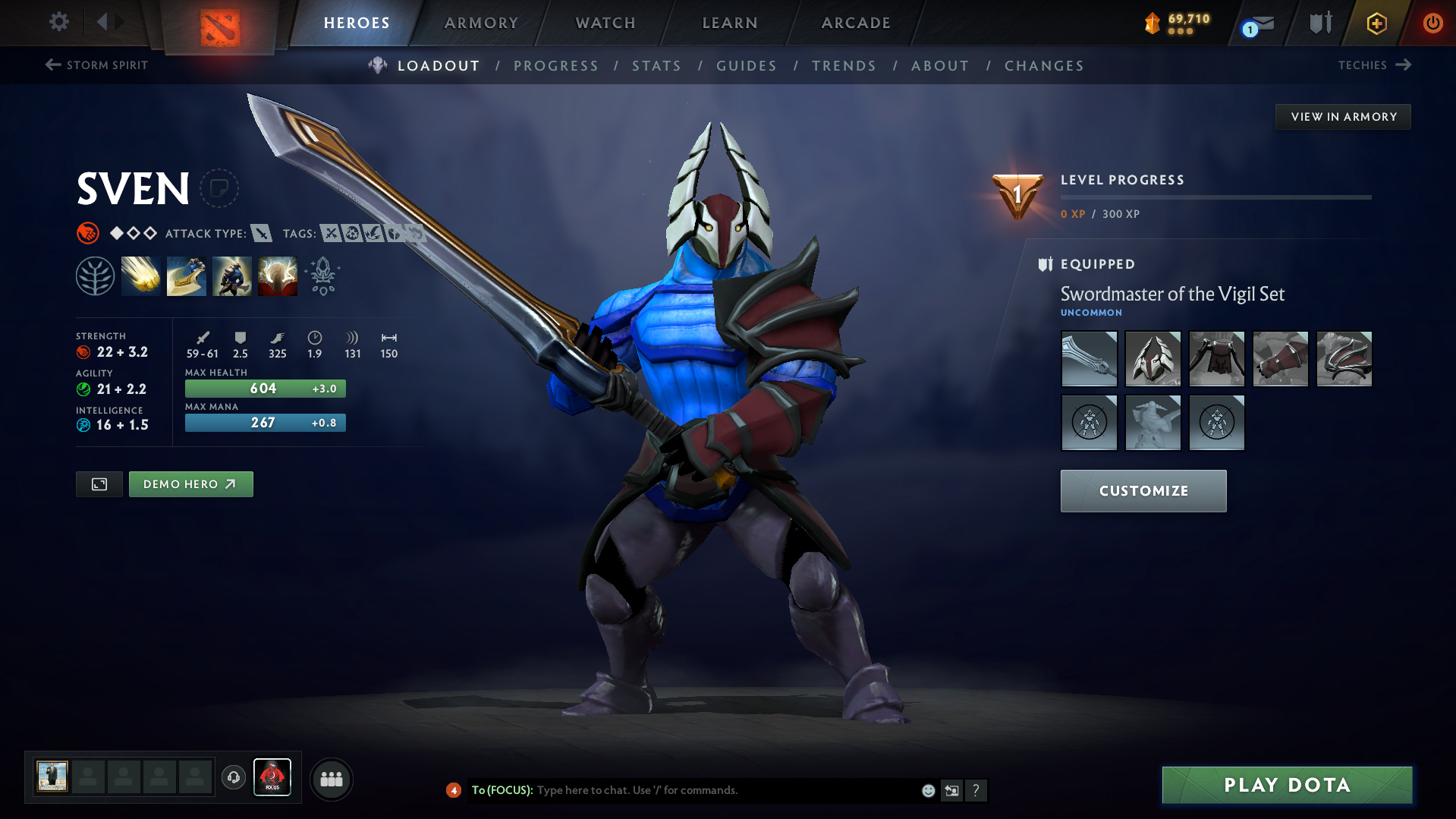Click the CUSTOMIZE button
1456x819 pixels.
point(1143,490)
